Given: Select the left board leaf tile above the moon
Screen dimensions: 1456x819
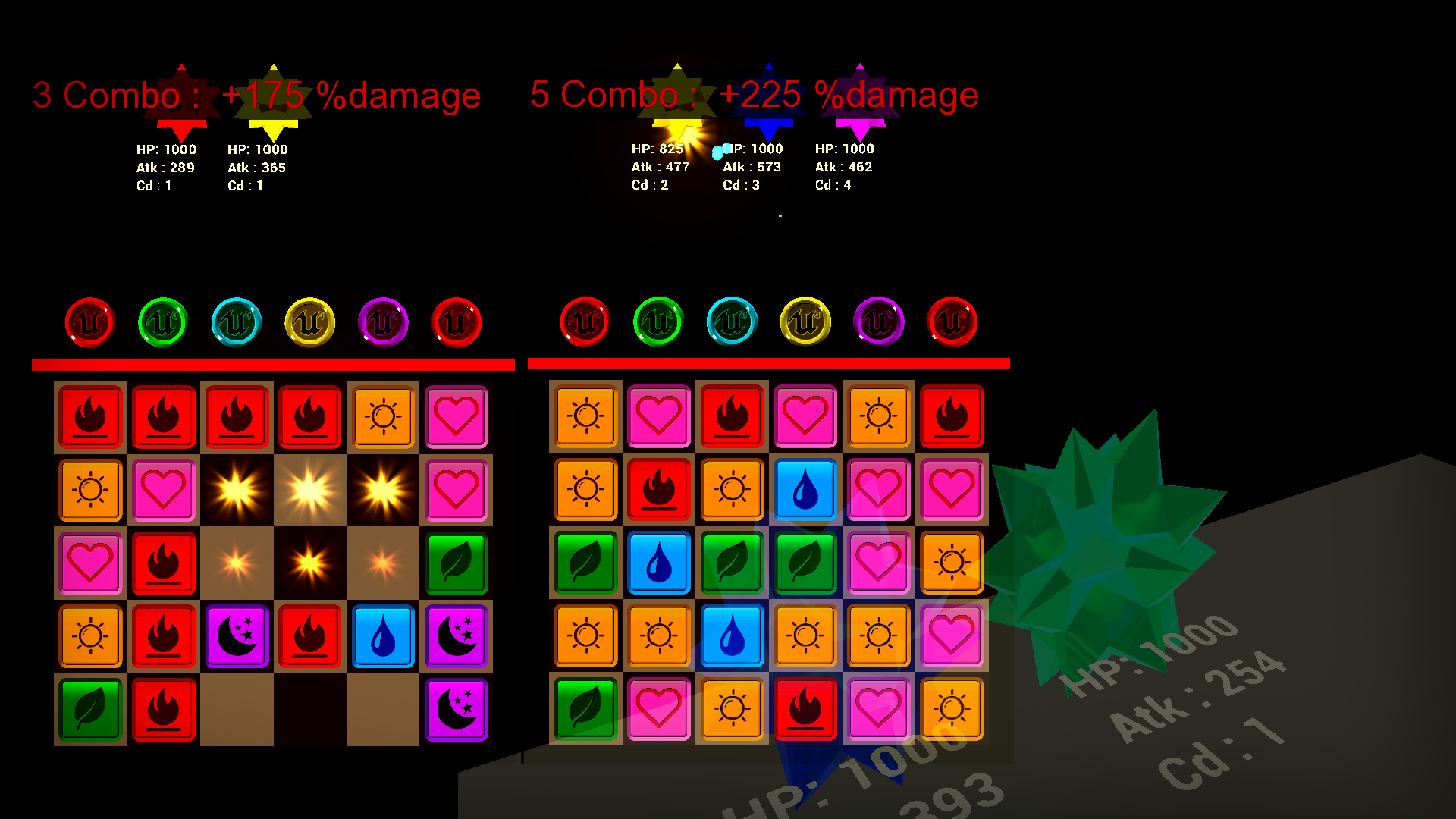Looking at the screenshot, I should point(456,563).
